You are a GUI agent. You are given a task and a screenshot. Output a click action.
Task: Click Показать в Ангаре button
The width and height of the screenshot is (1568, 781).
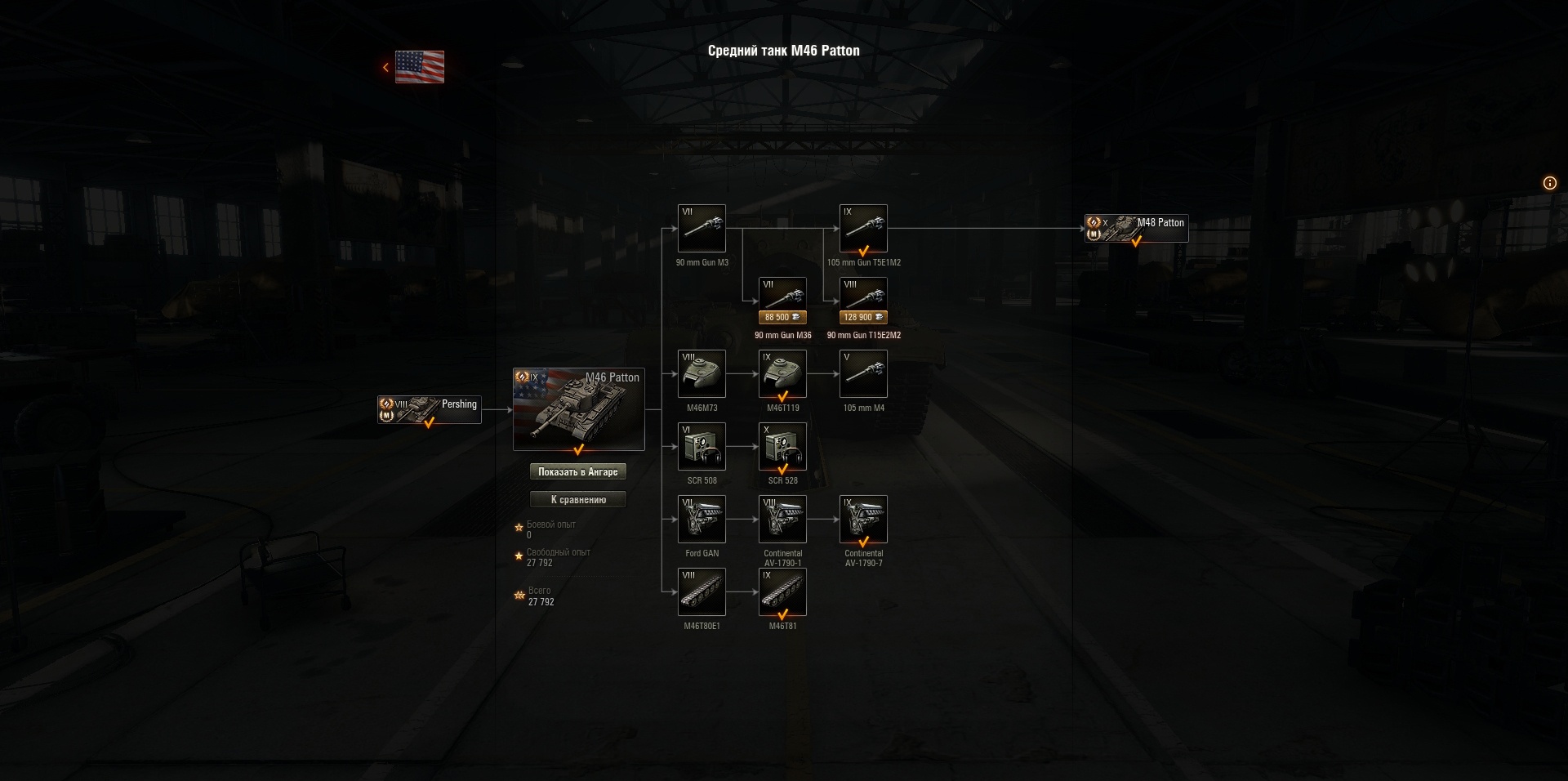pos(579,471)
